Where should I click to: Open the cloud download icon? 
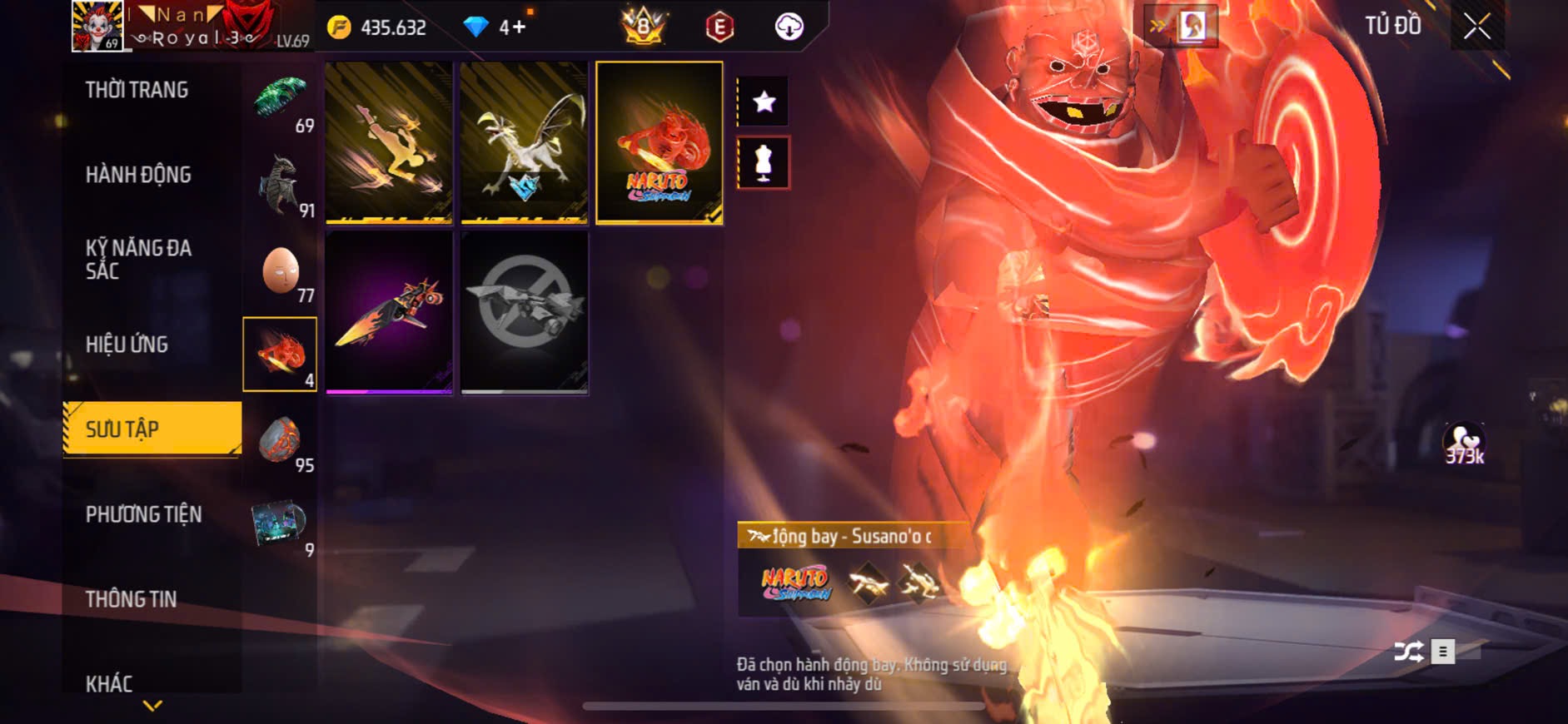click(789, 27)
